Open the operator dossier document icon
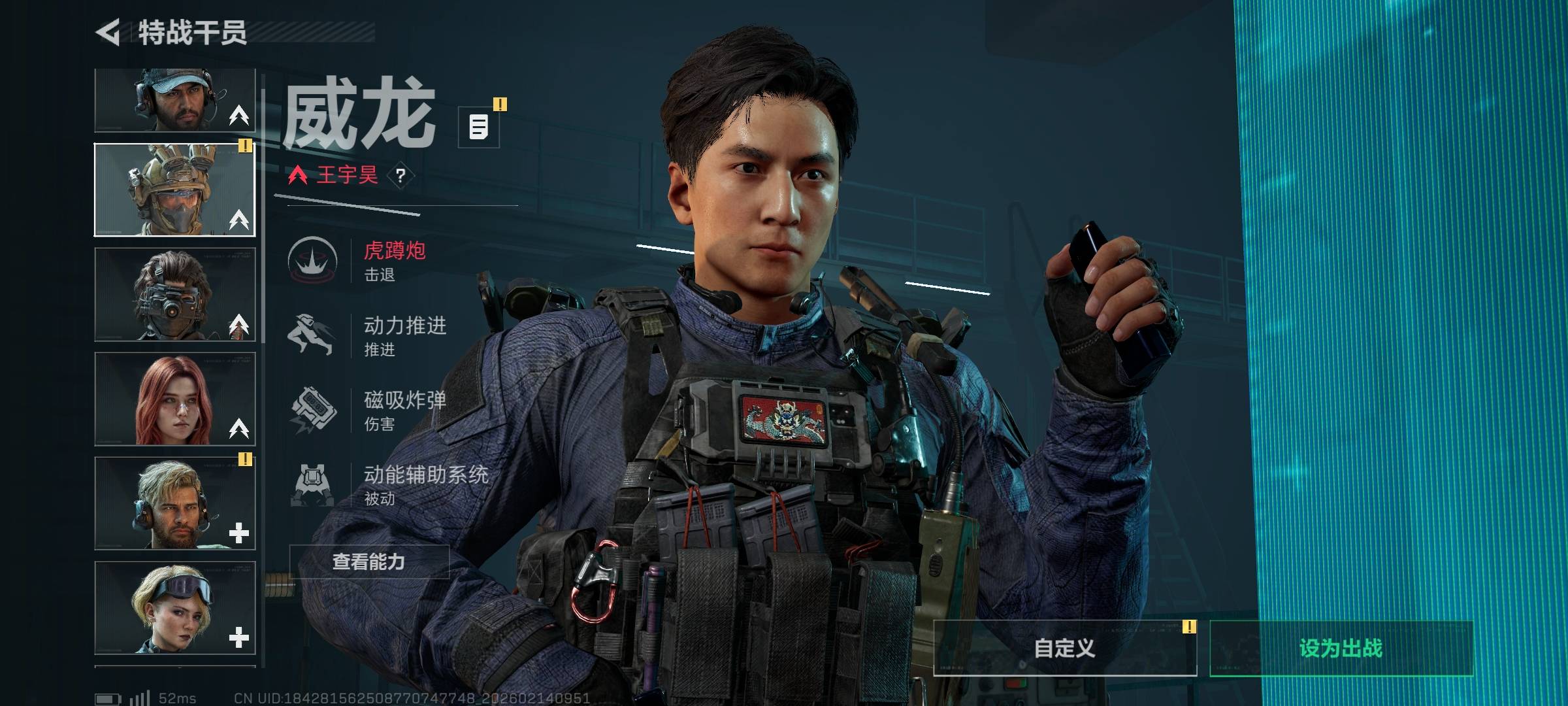Image resolution: width=1568 pixels, height=706 pixels. [479, 127]
